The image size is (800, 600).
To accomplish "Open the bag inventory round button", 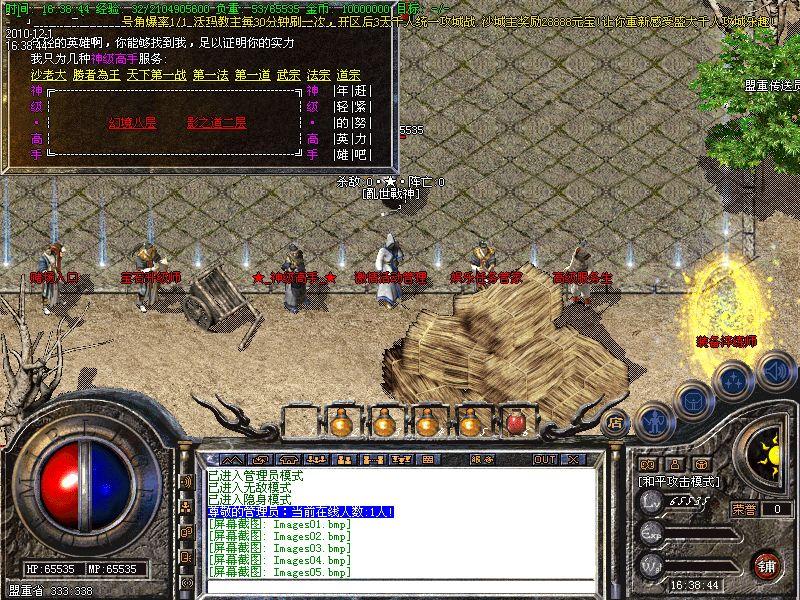I will 693,401.
